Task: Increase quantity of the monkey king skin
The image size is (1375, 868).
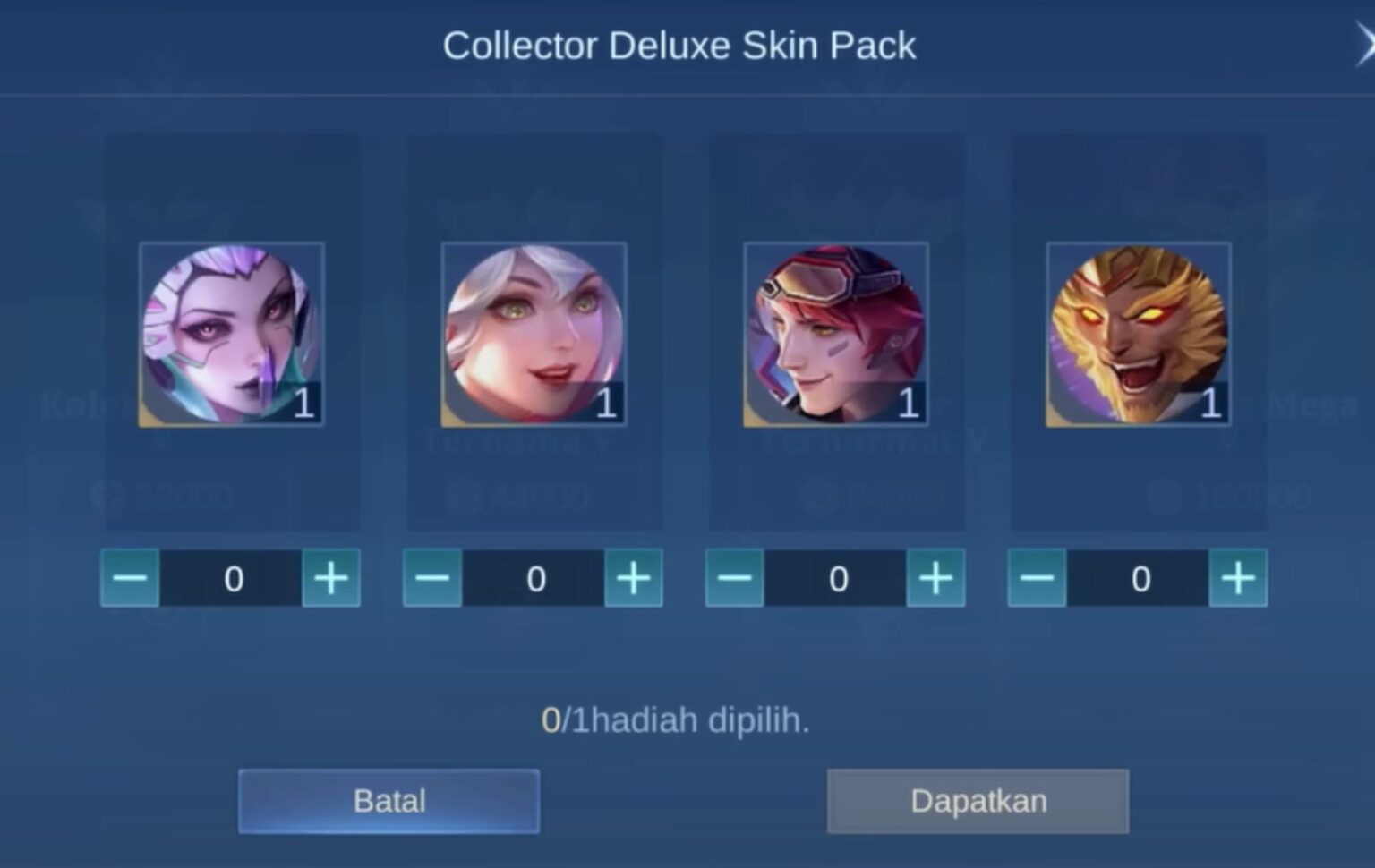Action: pyautogui.click(x=1238, y=578)
